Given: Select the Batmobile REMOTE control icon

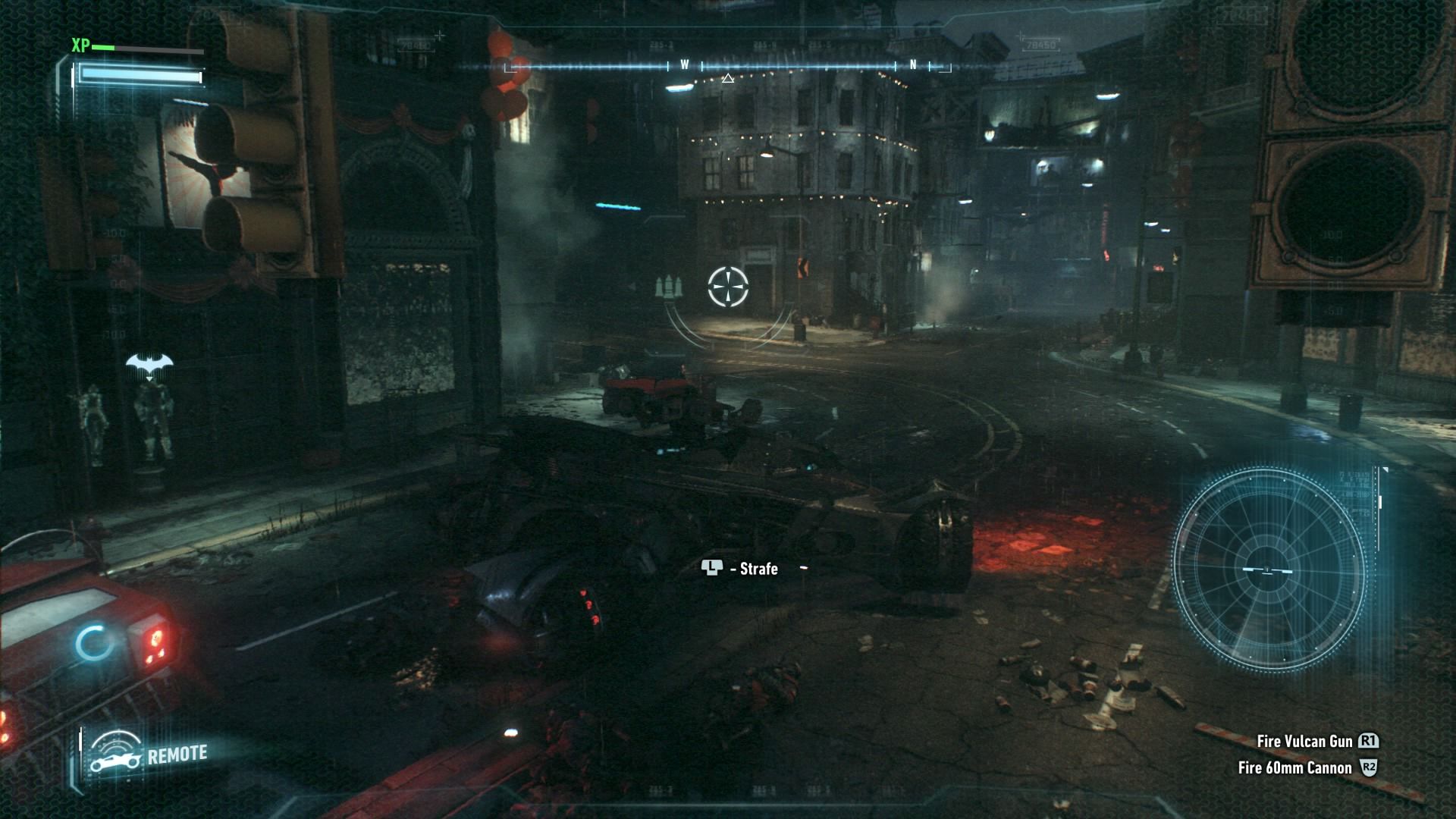Looking at the screenshot, I should [116, 754].
